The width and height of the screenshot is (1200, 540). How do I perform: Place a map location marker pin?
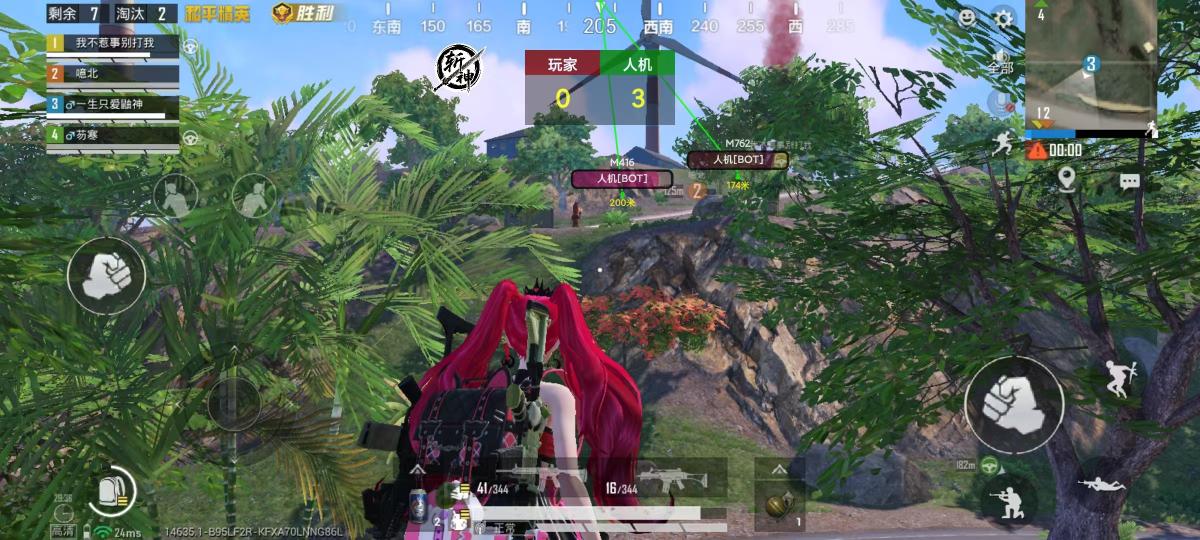pyautogui.click(x=1067, y=180)
